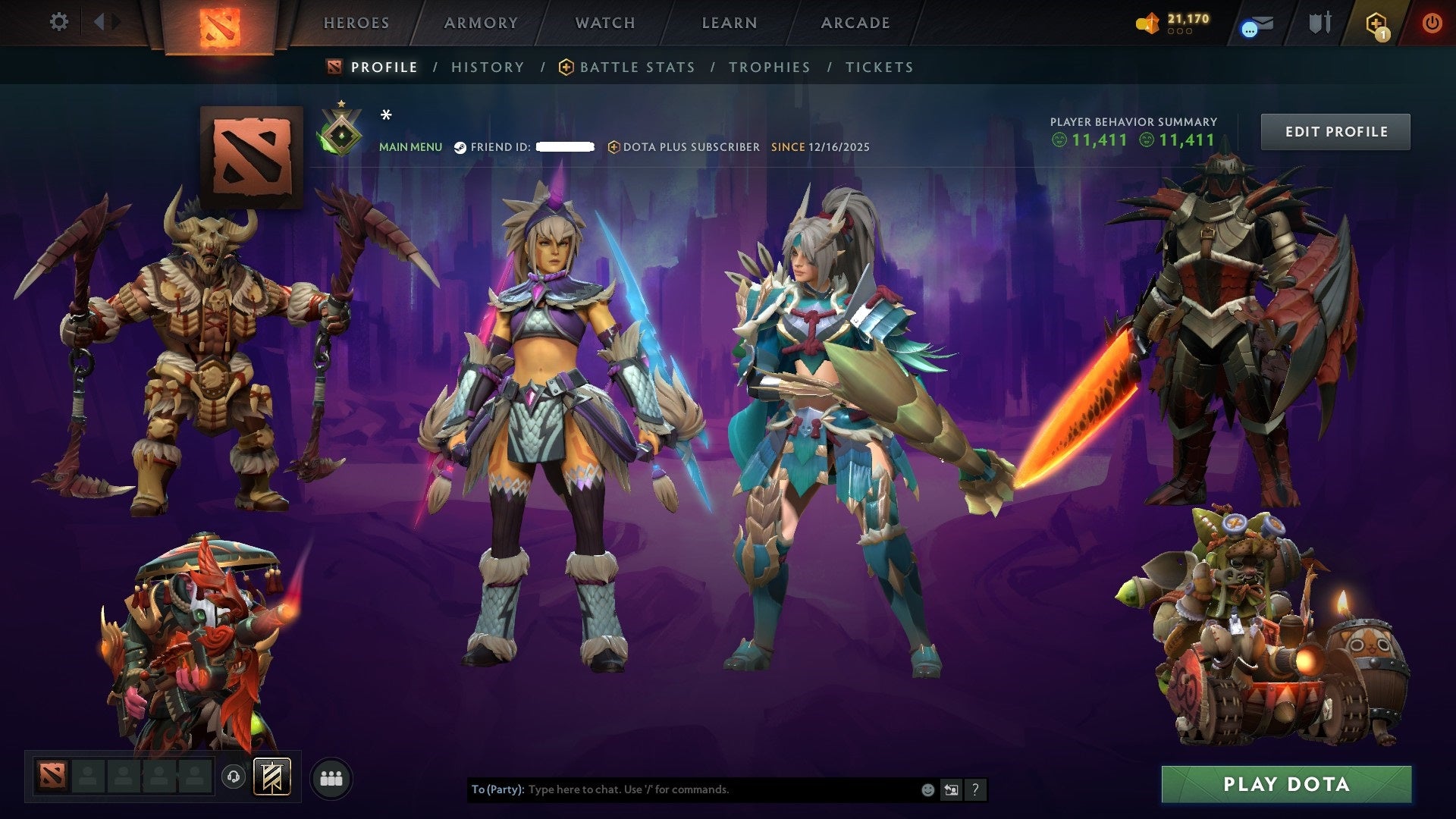Open the friends list icon near party slots
This screenshot has height=819, width=1456.
point(331,777)
